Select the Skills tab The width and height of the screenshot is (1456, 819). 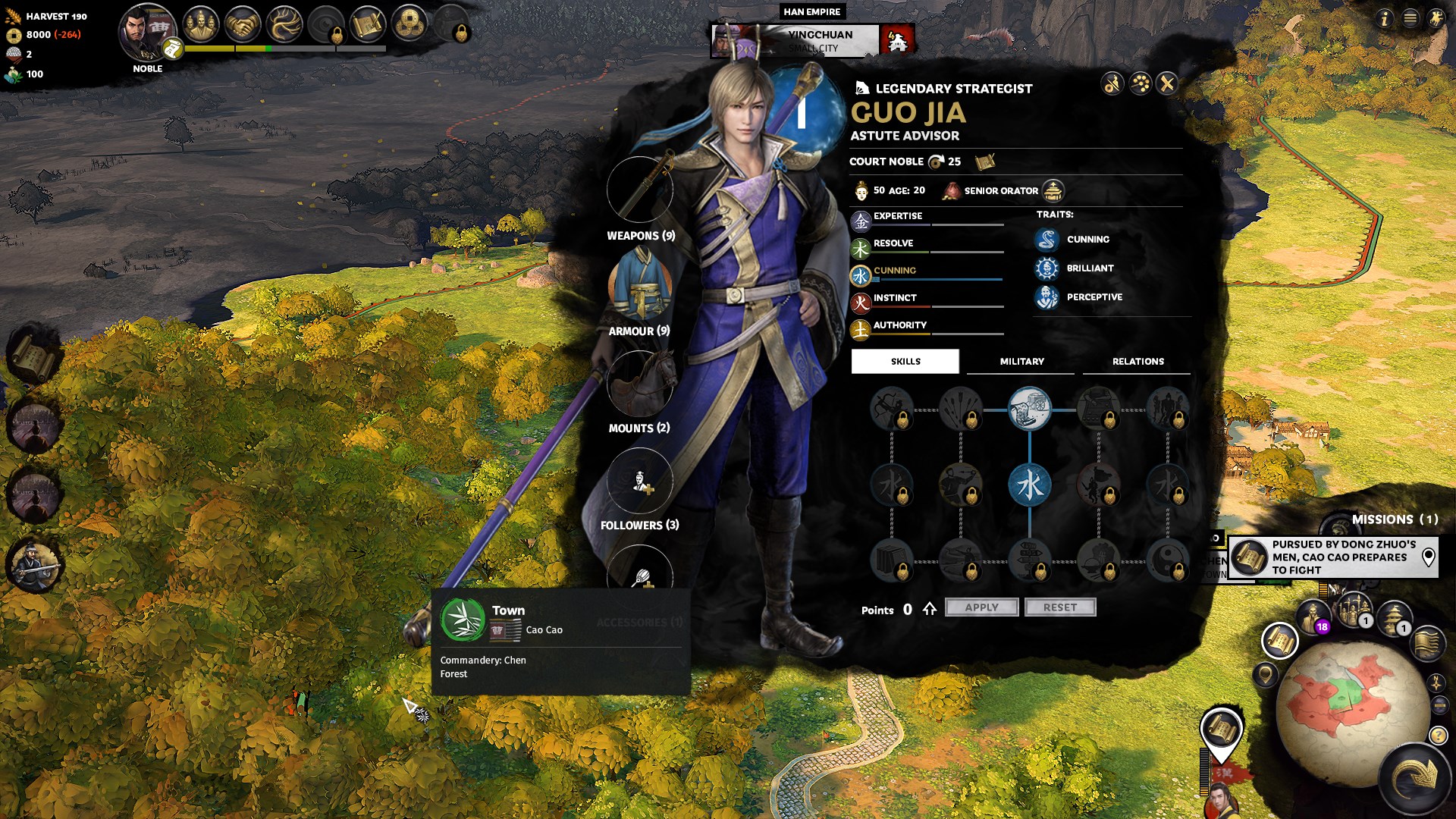tap(905, 362)
